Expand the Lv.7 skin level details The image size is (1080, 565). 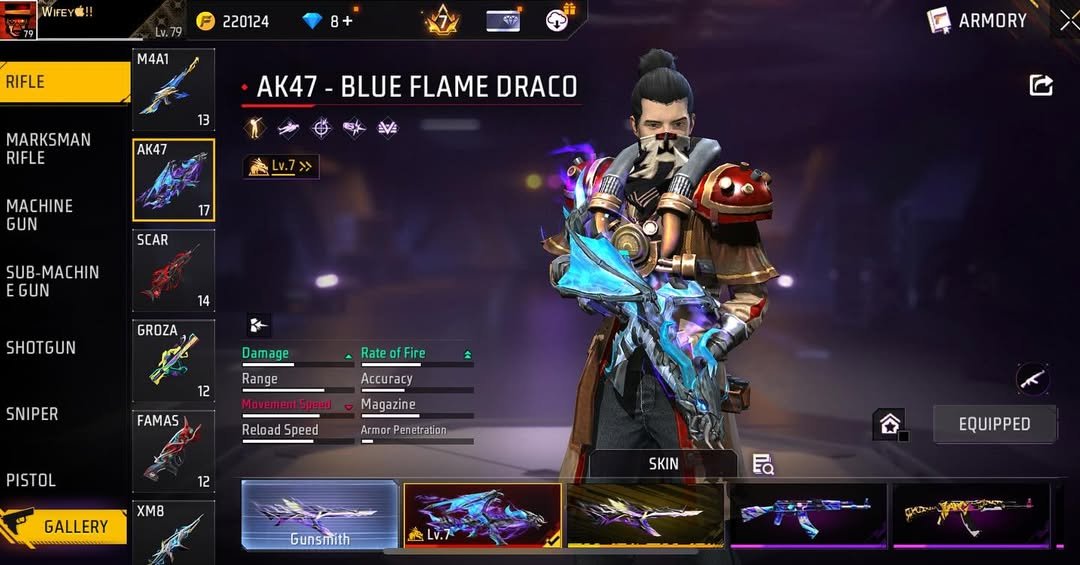(281, 167)
